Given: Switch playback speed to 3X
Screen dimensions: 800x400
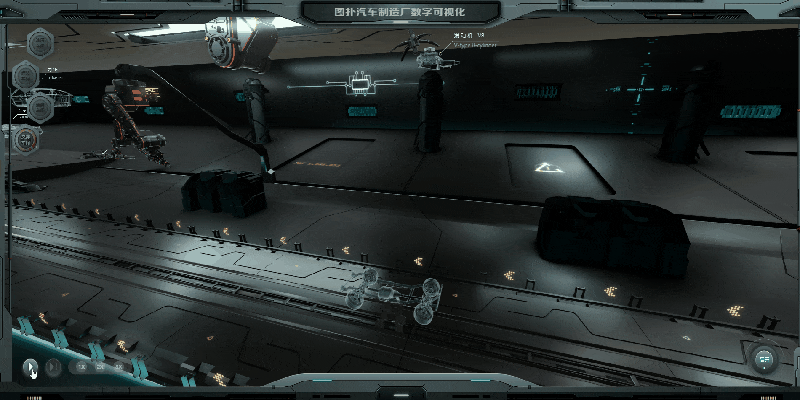Looking at the screenshot, I should coord(118,367).
